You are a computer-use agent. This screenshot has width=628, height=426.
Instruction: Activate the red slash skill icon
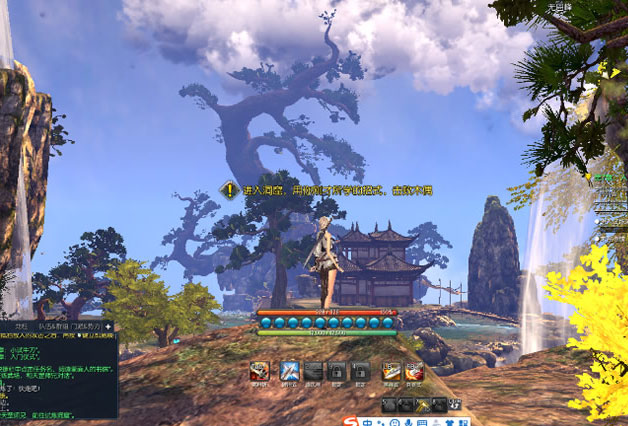point(414,371)
